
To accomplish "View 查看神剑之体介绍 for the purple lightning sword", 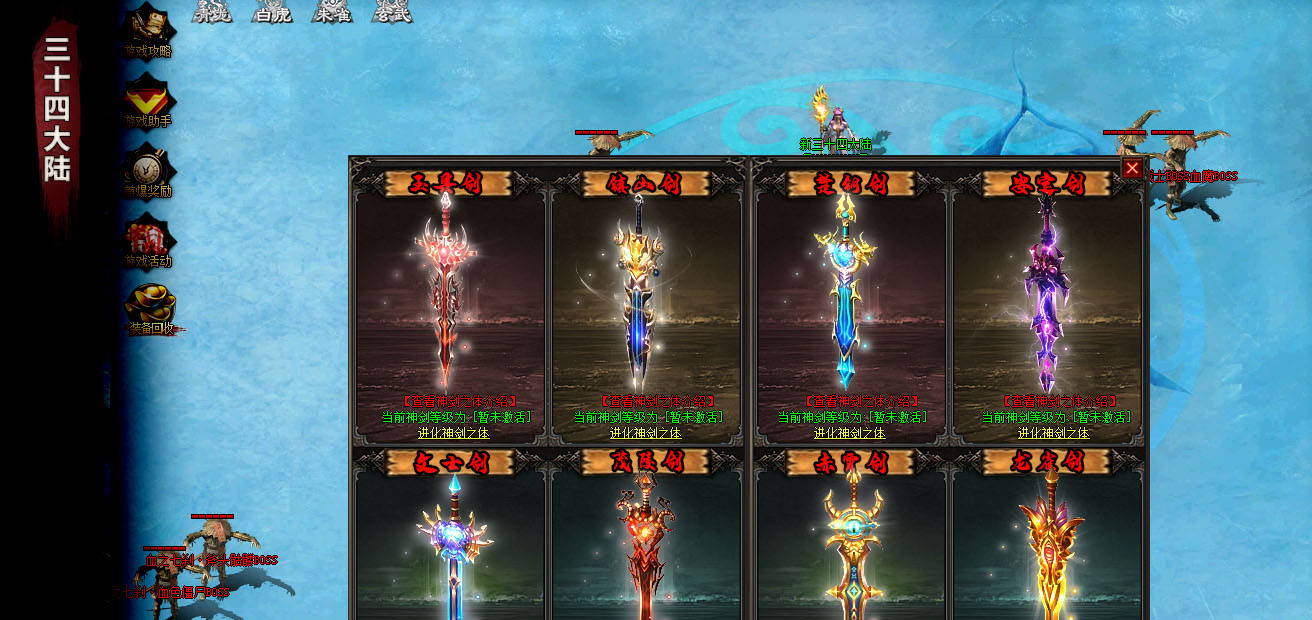I will tap(1053, 401).
